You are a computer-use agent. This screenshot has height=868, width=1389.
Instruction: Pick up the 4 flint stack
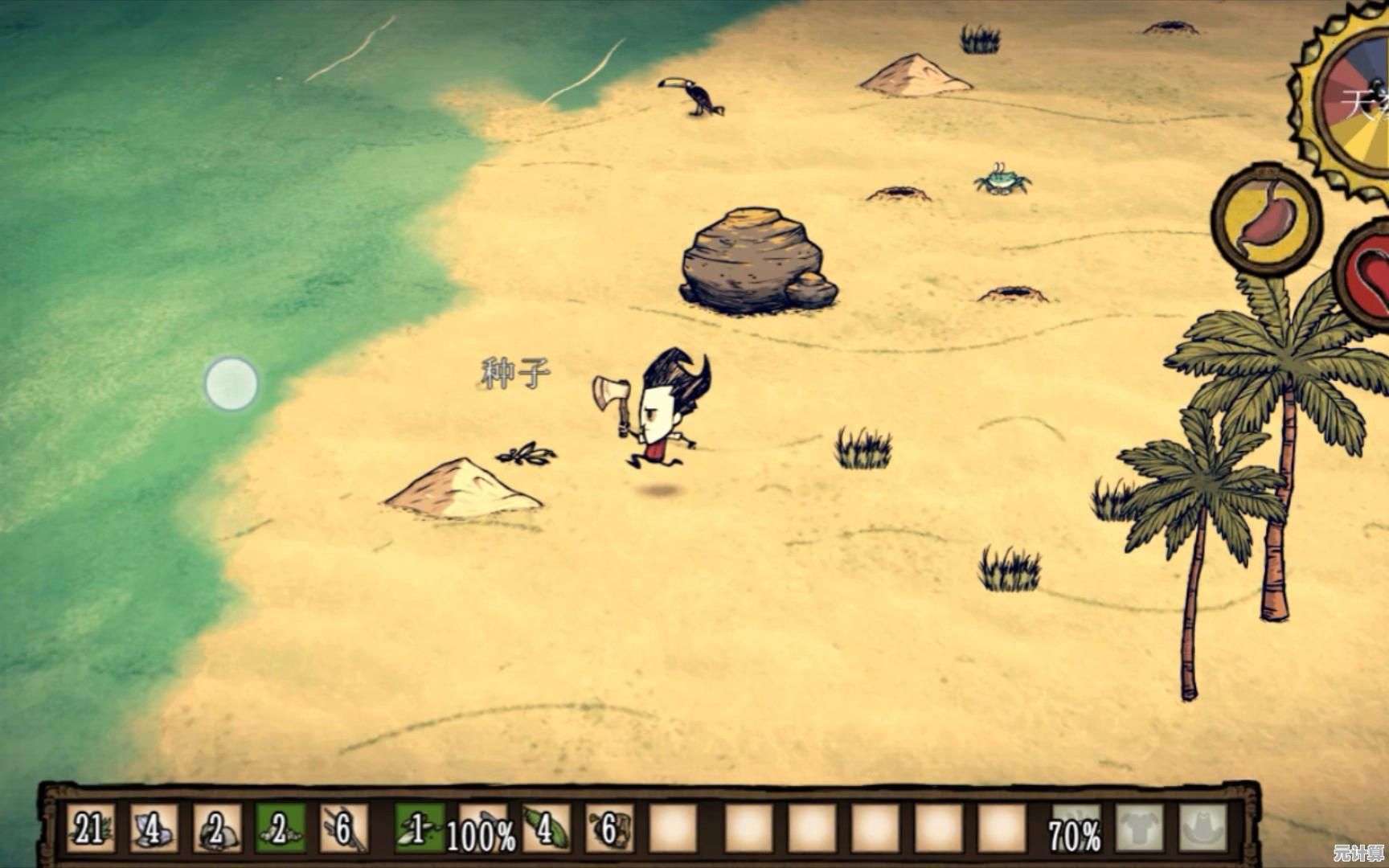[x=153, y=828]
